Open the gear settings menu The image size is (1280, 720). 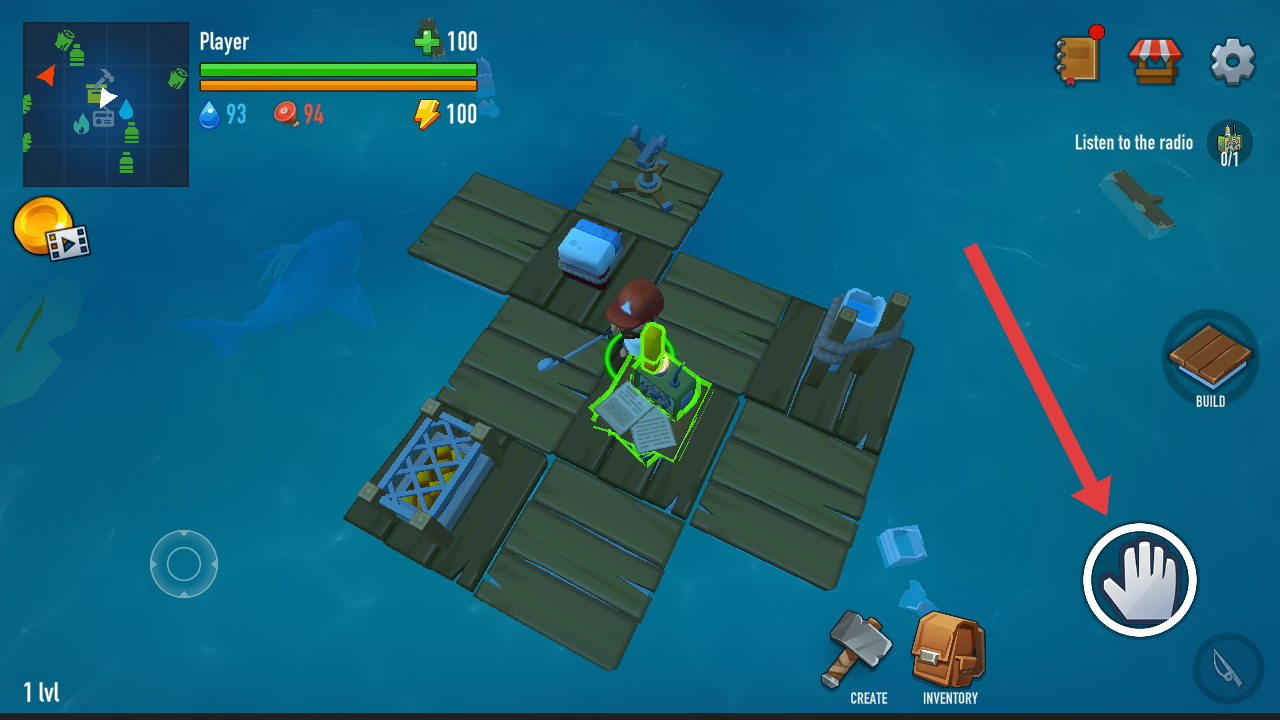1232,62
